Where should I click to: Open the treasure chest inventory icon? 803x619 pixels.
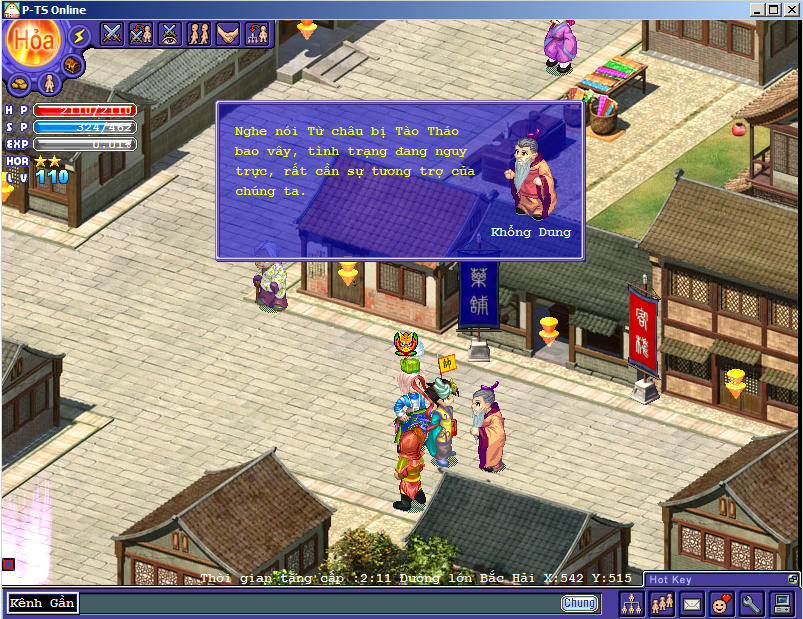click(71, 65)
